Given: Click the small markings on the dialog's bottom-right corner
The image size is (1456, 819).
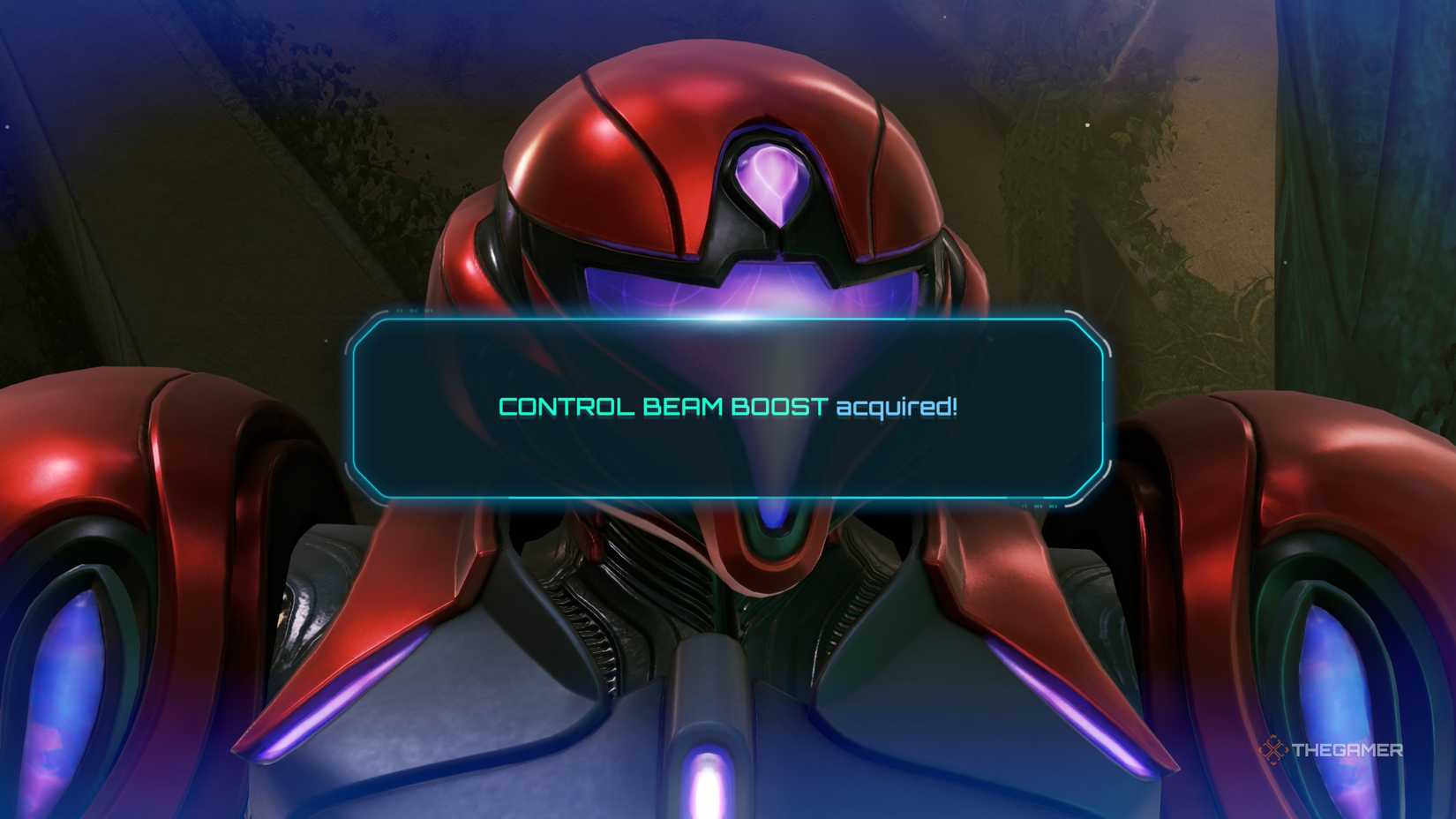Looking at the screenshot, I should coord(1039,507).
